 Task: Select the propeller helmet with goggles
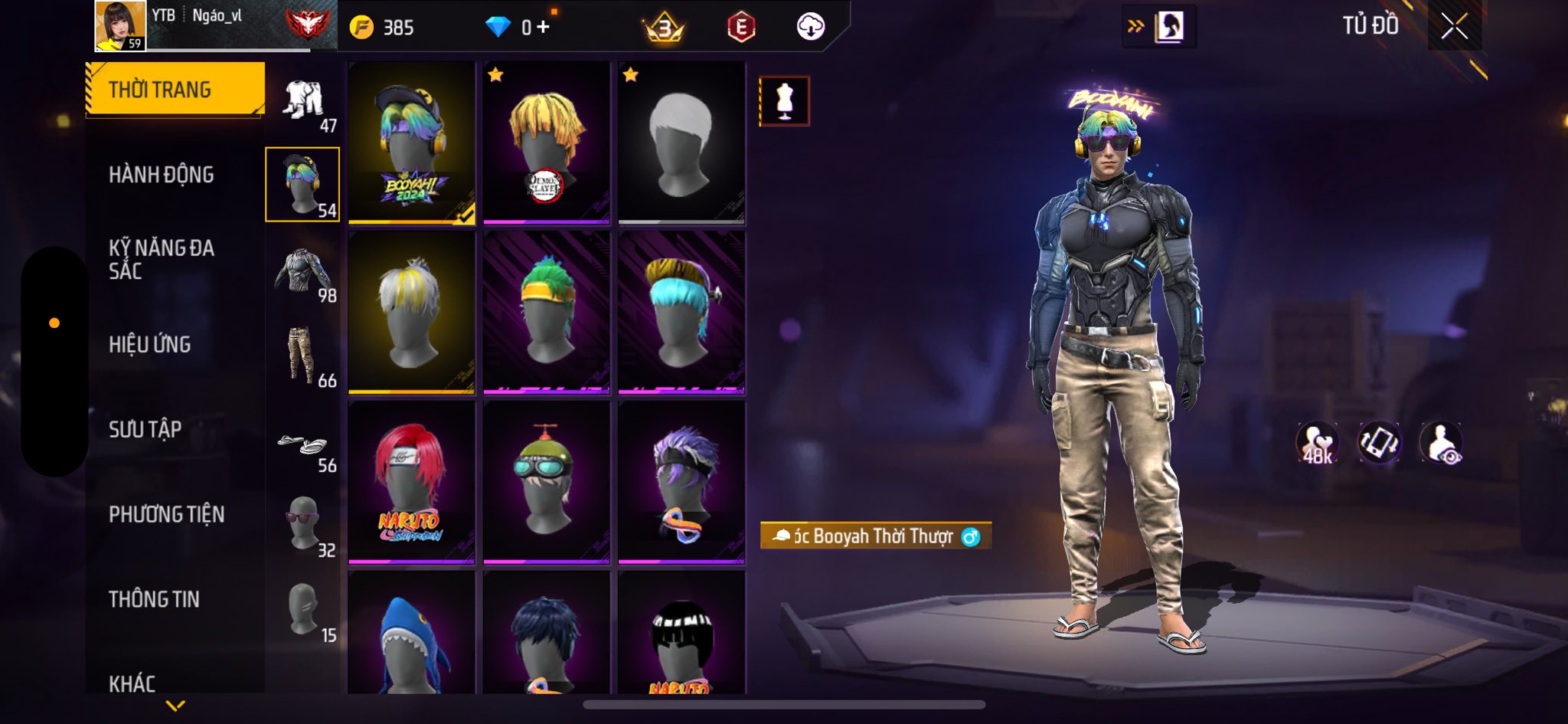tap(546, 483)
